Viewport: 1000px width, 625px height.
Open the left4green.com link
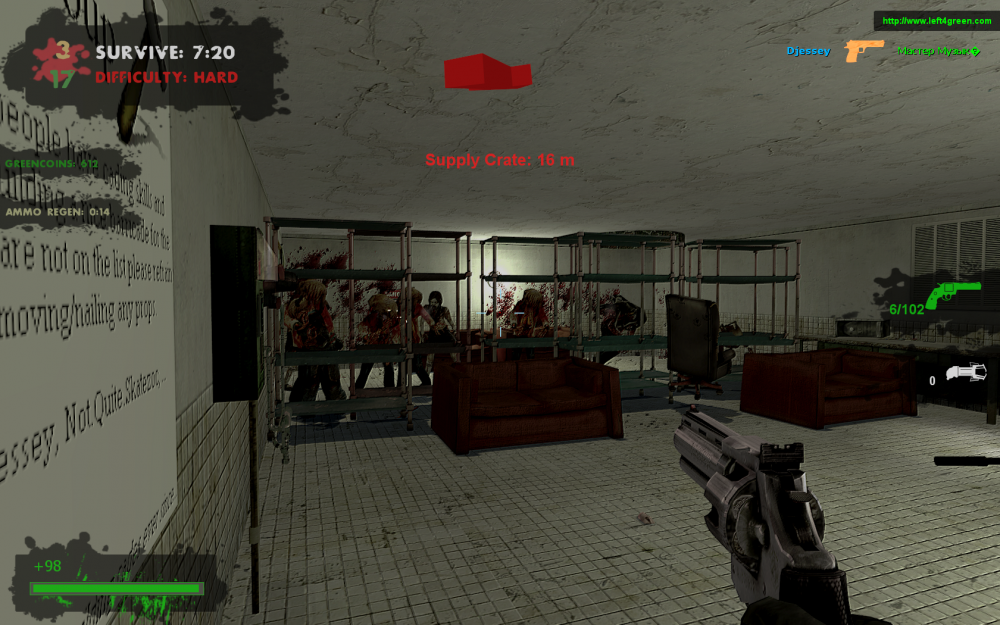click(936, 21)
